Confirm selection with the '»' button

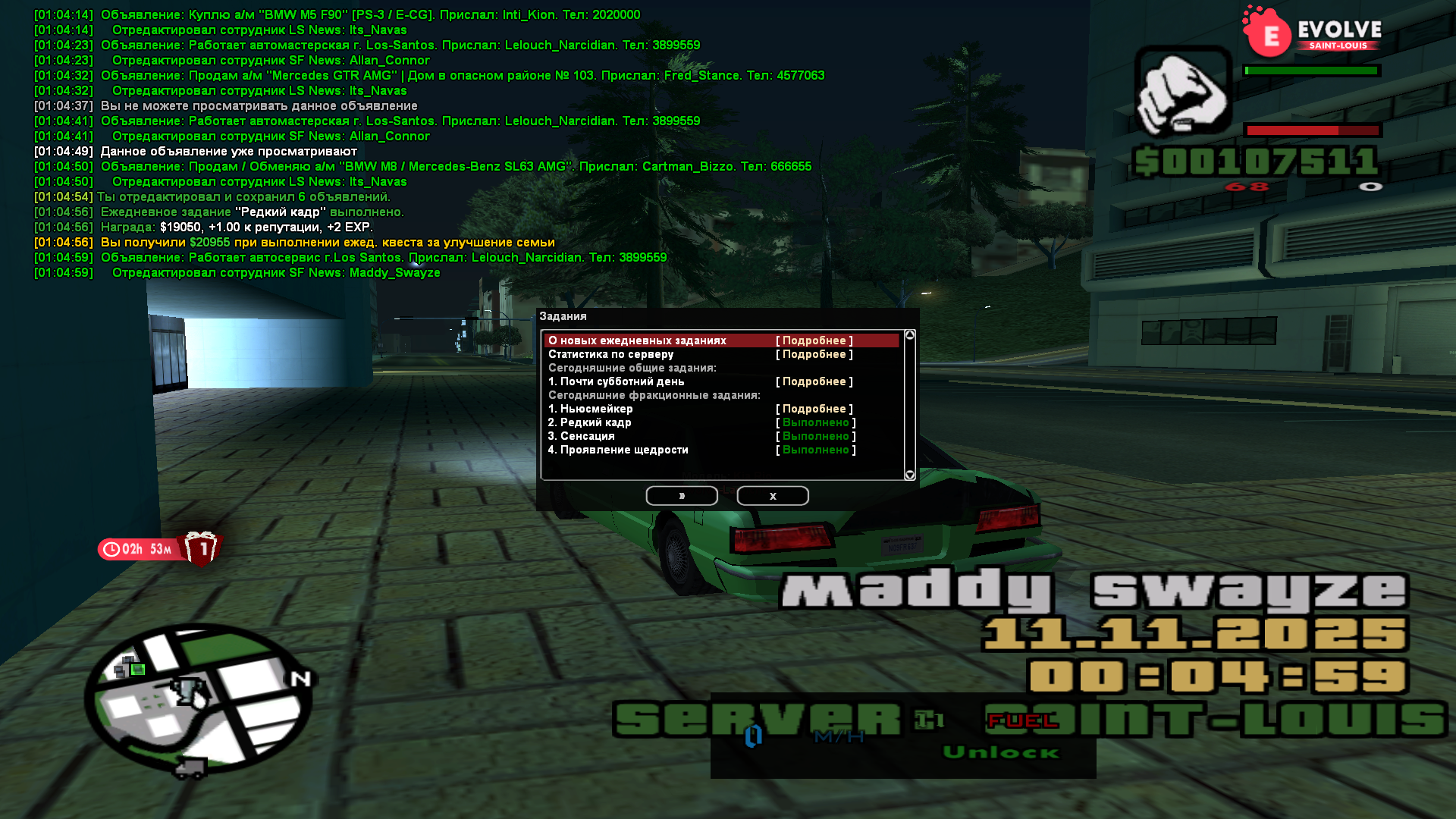coord(681,496)
